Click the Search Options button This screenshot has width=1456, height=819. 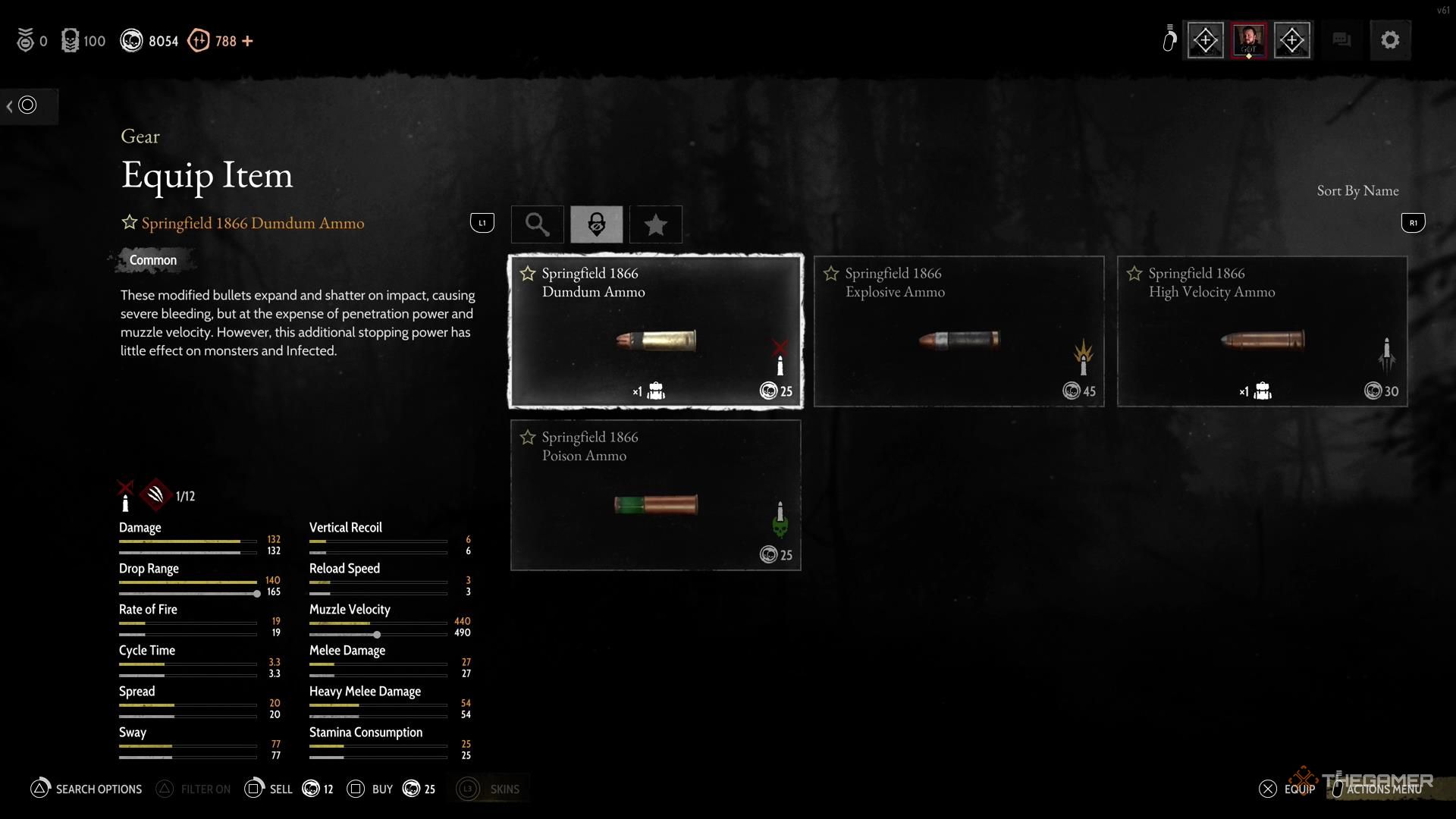[86, 789]
